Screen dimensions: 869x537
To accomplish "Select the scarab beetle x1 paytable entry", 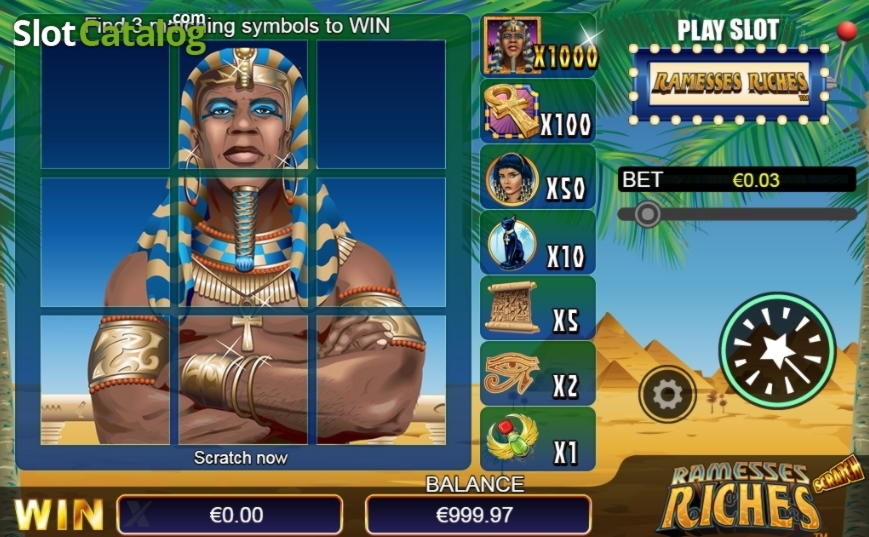I will pos(538,440).
